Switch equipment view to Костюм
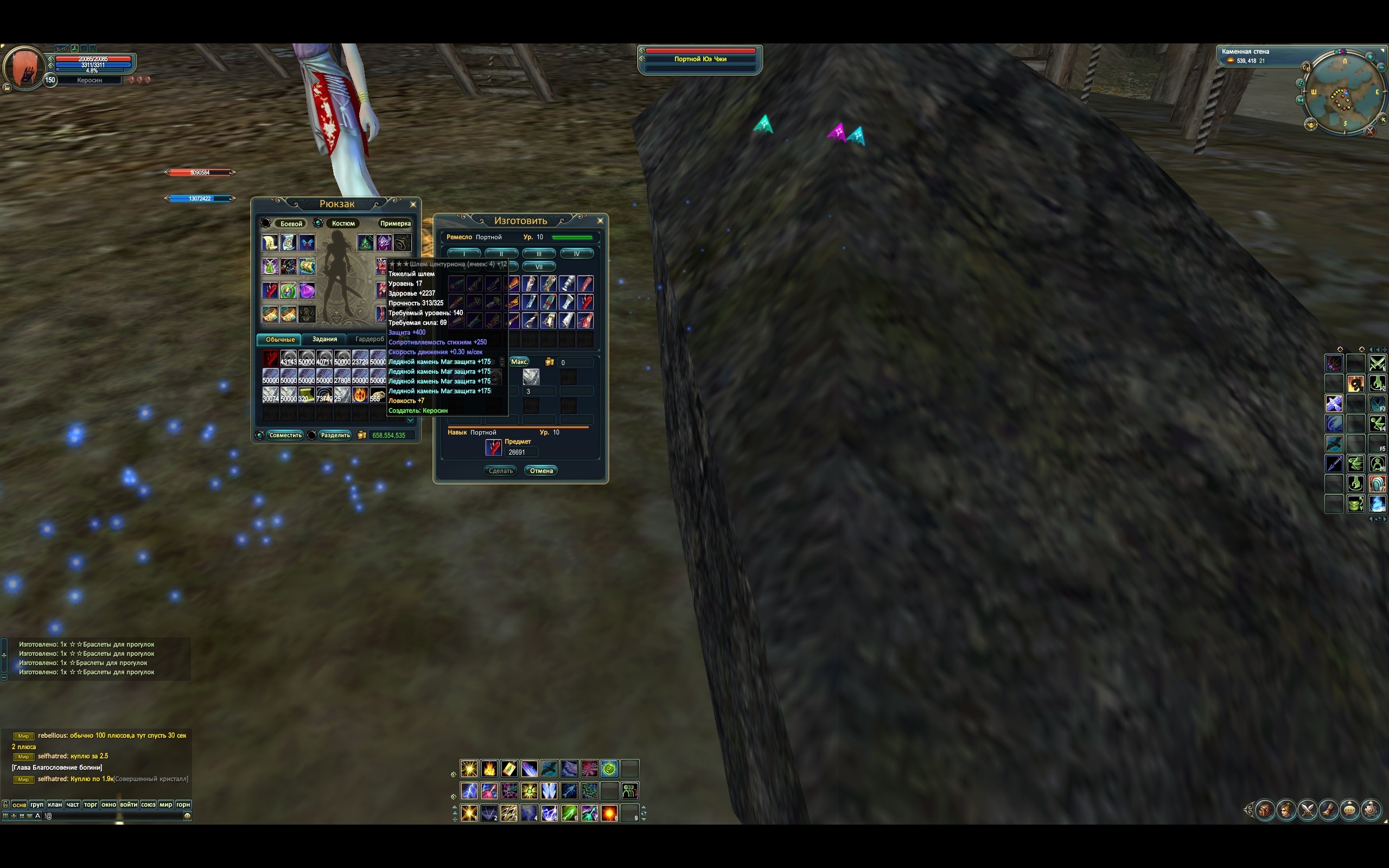The width and height of the screenshot is (1389, 868). (343, 224)
